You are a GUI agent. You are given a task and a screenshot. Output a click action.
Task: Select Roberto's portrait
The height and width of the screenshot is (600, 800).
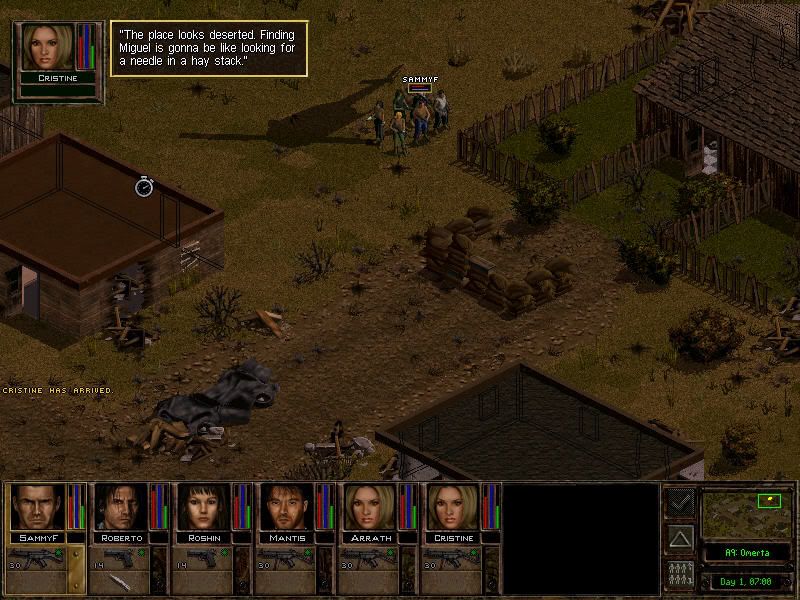pos(121,506)
